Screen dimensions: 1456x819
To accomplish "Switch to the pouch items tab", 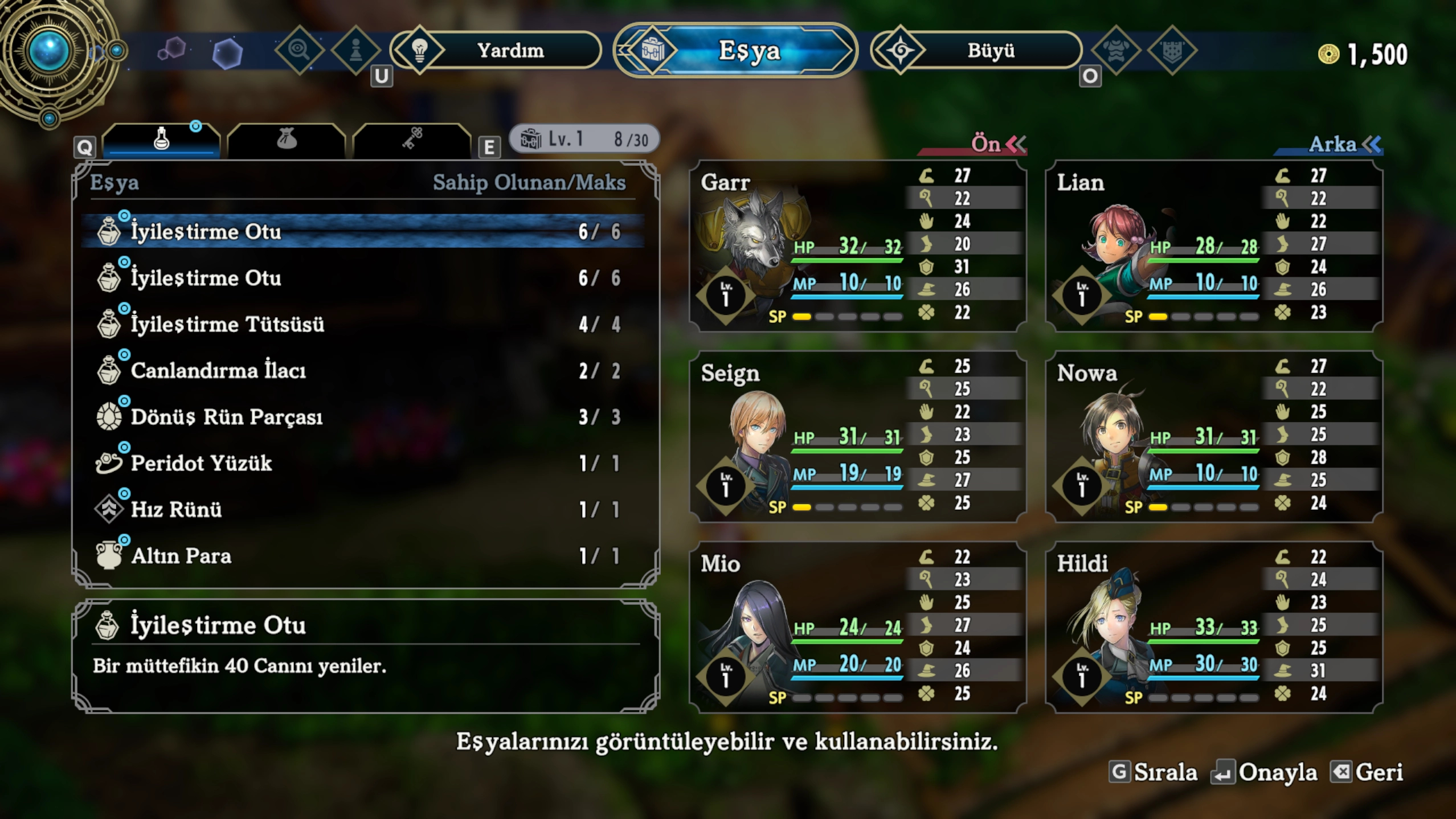I will click(287, 140).
